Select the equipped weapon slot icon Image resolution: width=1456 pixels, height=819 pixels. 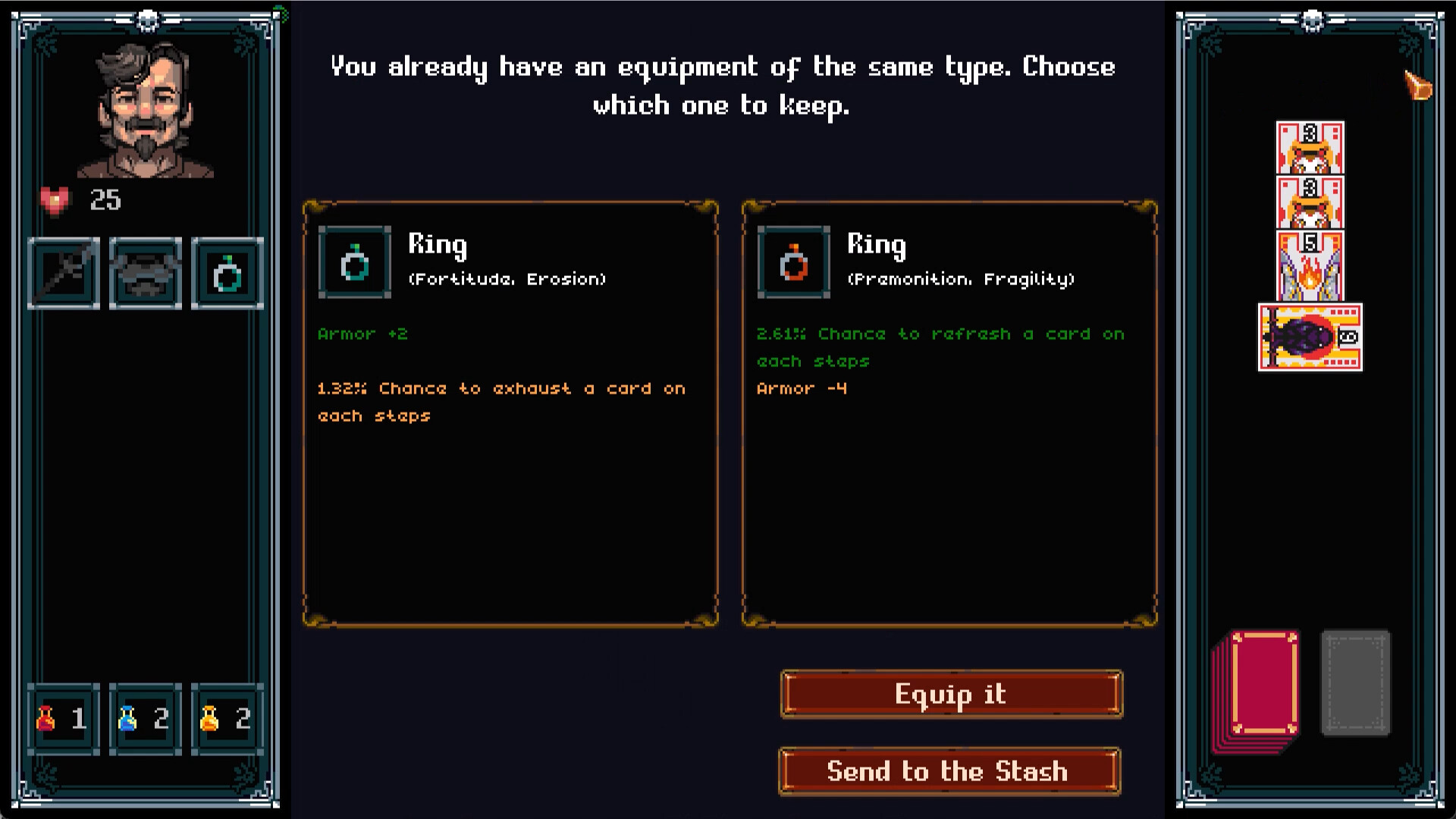click(64, 273)
